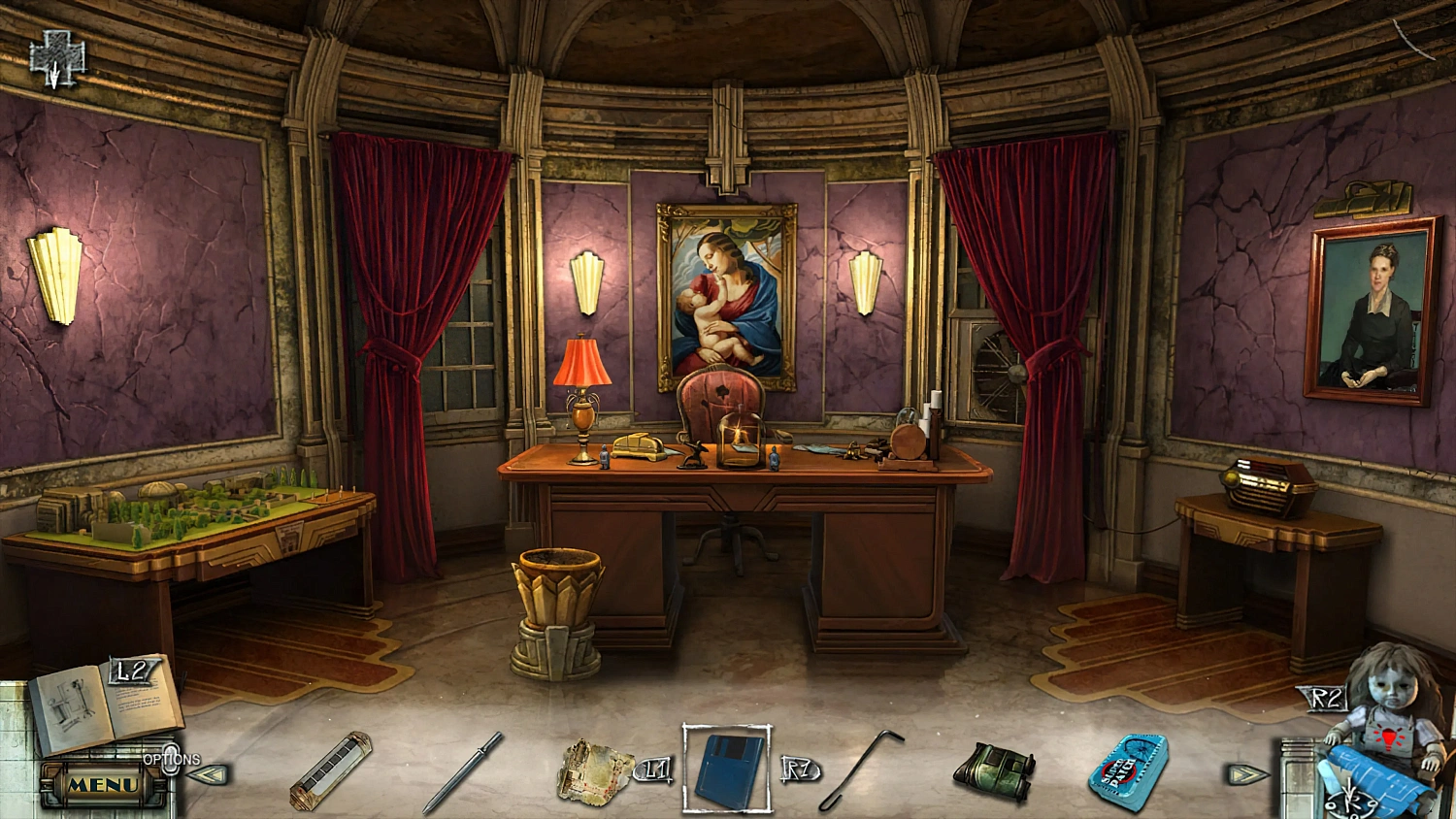Click the cross navigation arrow icon
Image resolution: width=1456 pixels, height=819 pixels.
pyautogui.click(x=56, y=58)
